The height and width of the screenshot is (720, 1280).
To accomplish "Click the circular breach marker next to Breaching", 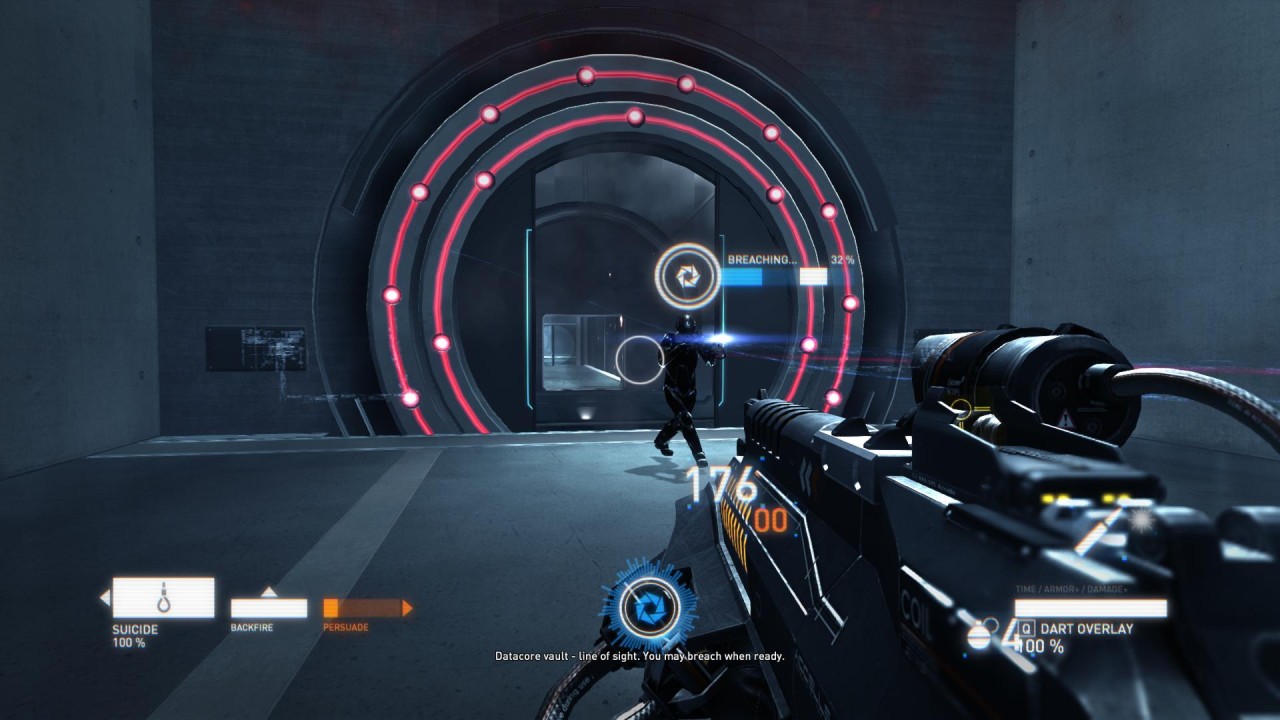I will pyautogui.click(x=687, y=275).
